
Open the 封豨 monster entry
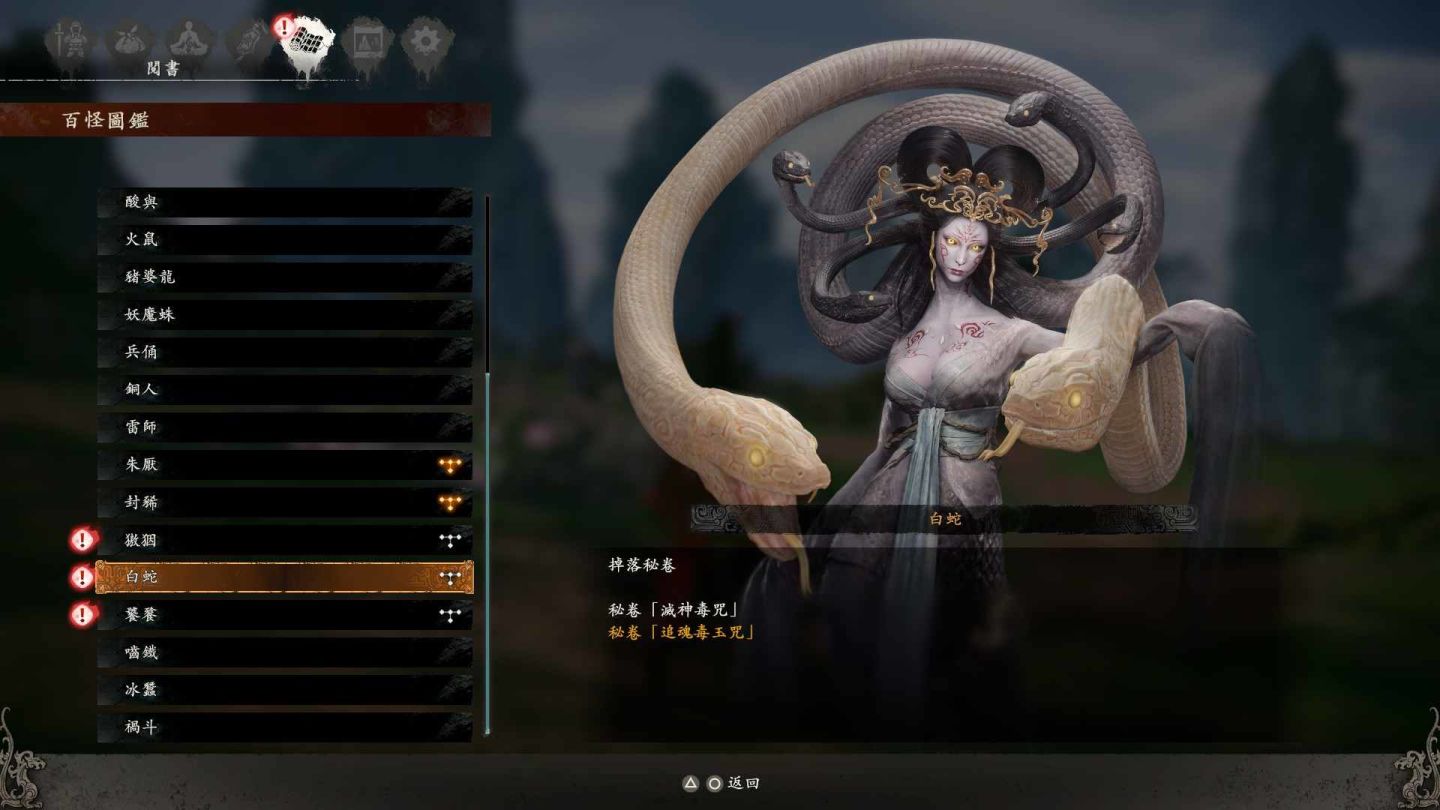tap(284, 502)
